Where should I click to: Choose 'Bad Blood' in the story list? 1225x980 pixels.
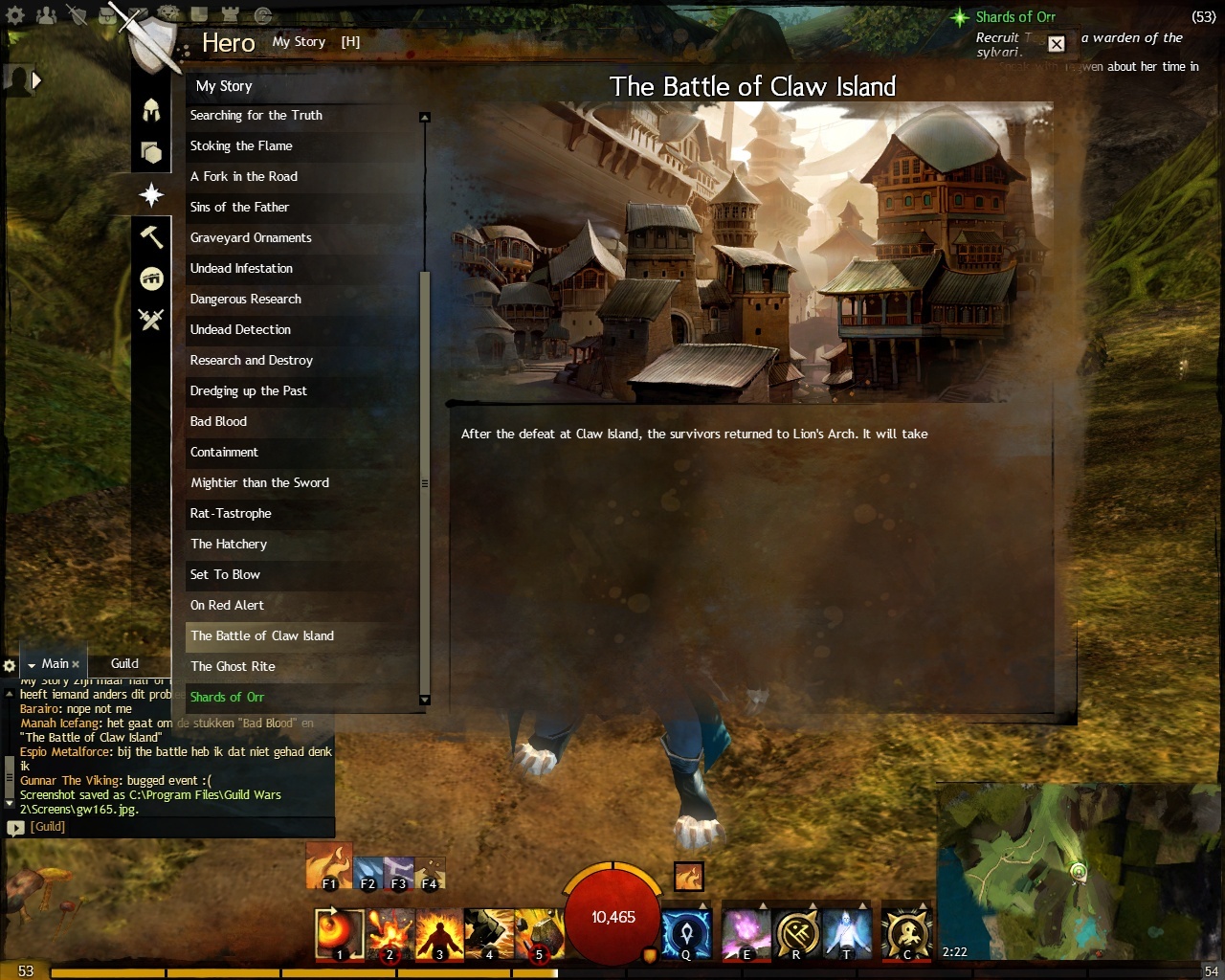218,422
